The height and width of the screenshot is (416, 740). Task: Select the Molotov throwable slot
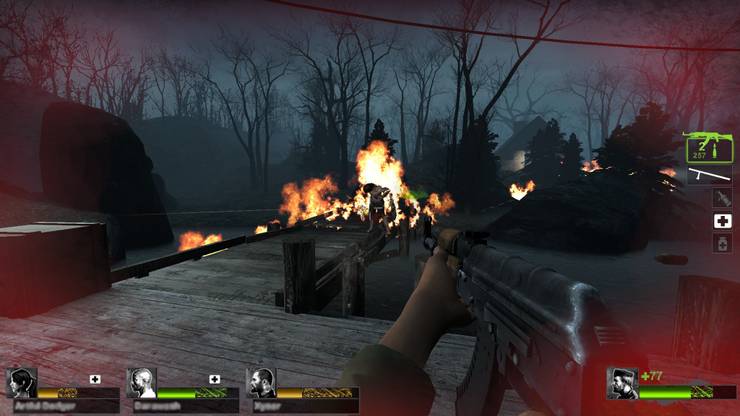(721, 198)
